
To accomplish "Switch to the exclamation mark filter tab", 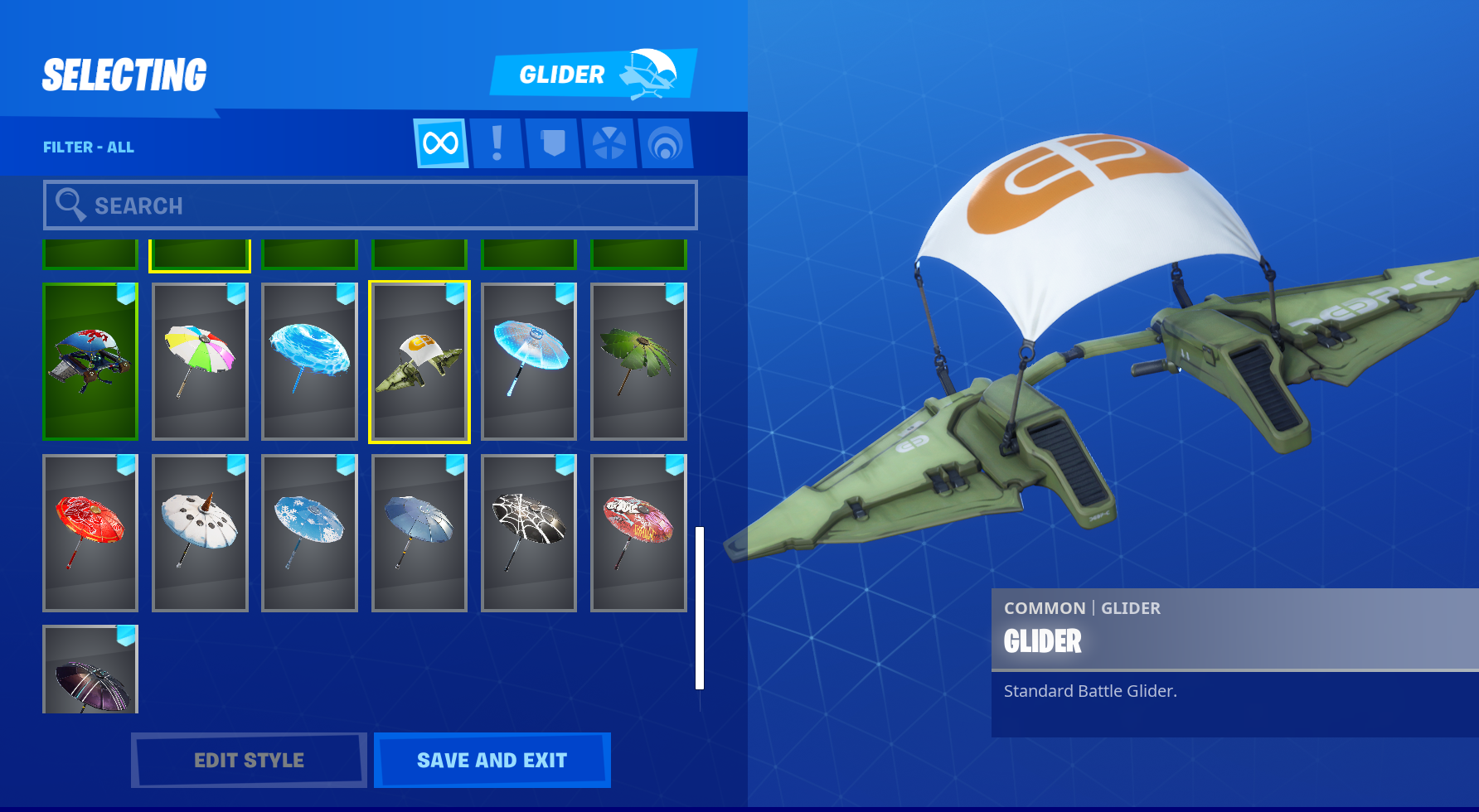I will pos(497,143).
